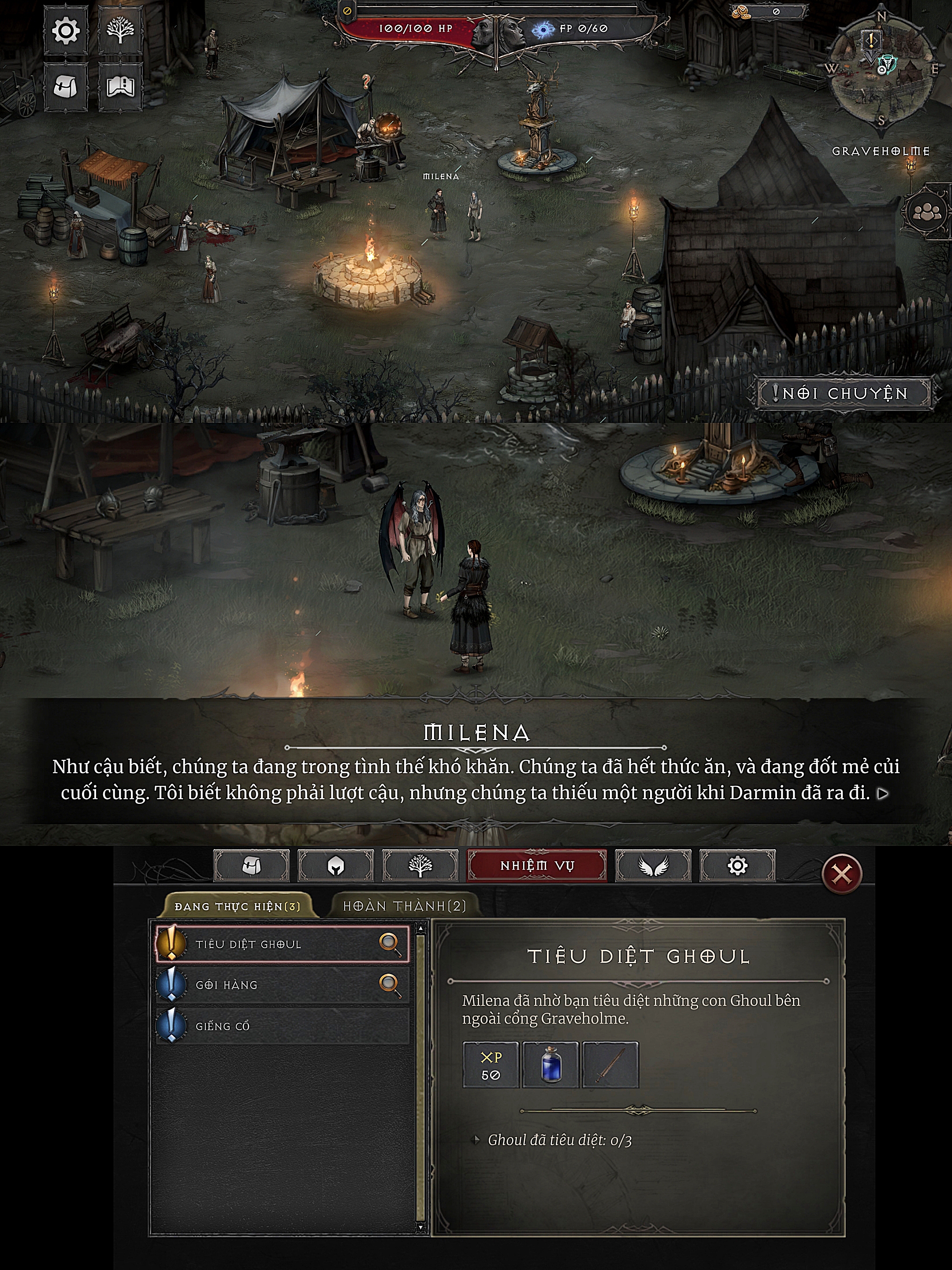
Task: Open the wings tab in the menu bar
Action: (653, 865)
